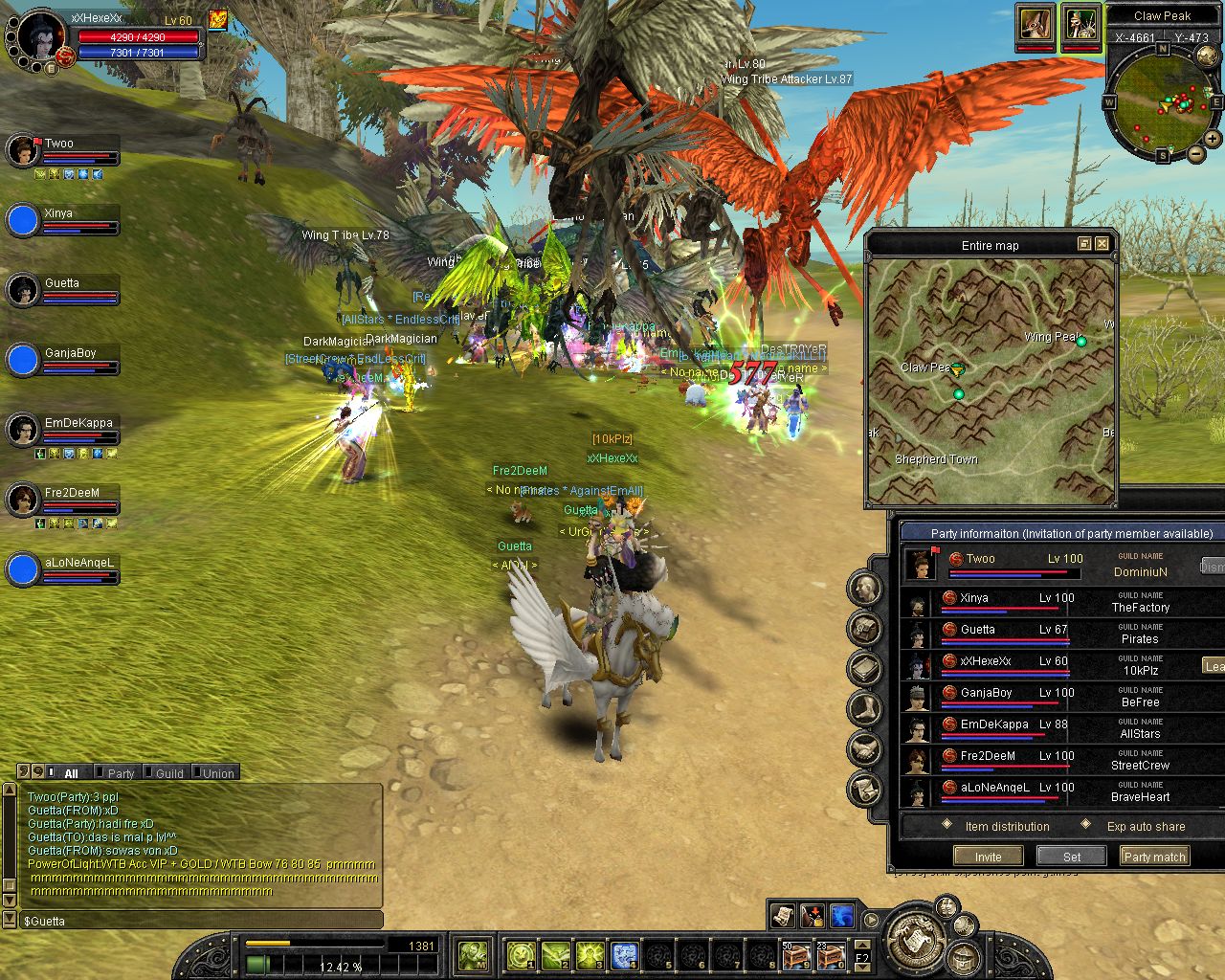Open the handshake side menu button
1225x980 pixels.
pos(864,749)
